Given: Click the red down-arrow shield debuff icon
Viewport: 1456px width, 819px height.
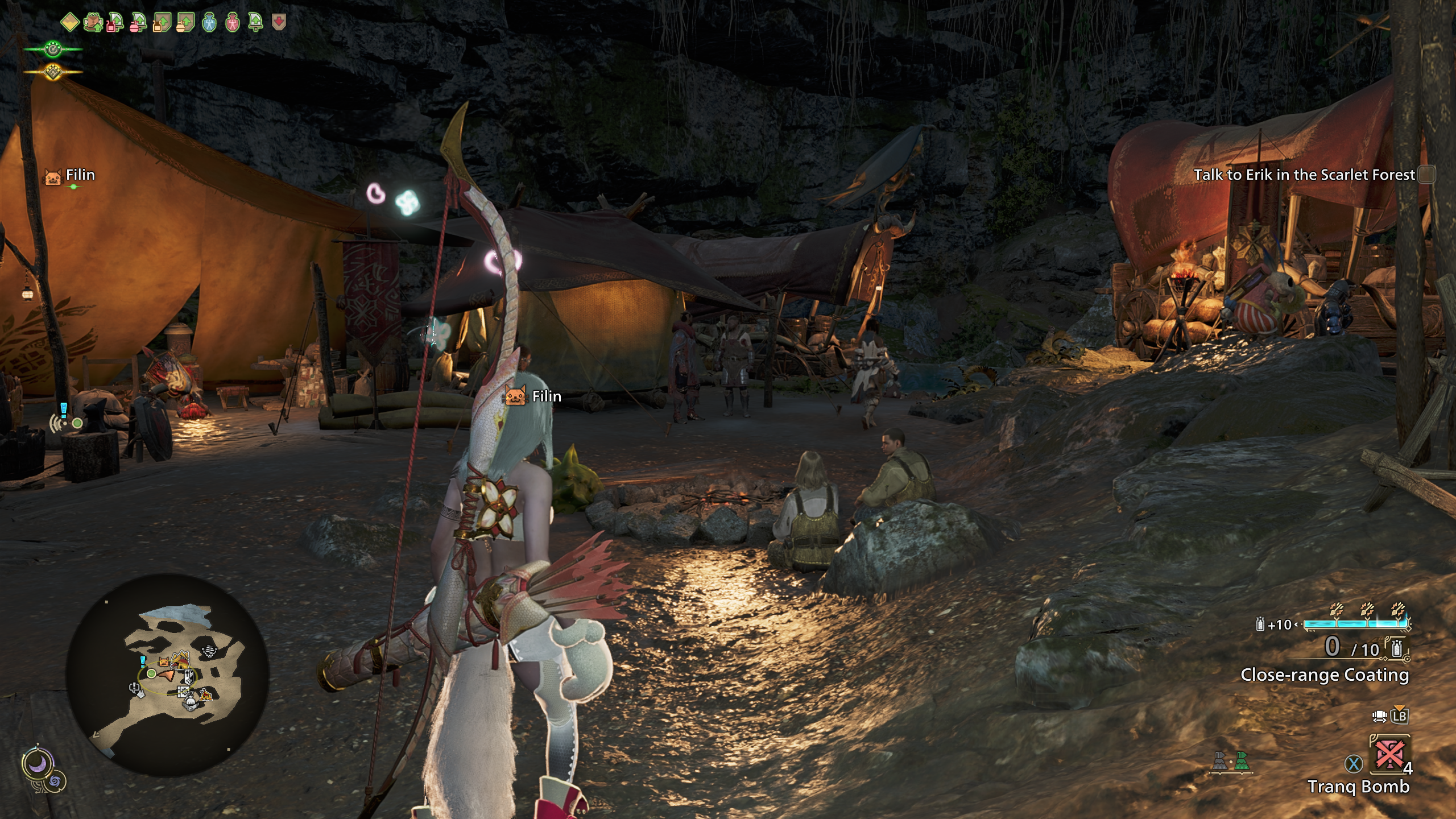Looking at the screenshot, I should (279, 22).
